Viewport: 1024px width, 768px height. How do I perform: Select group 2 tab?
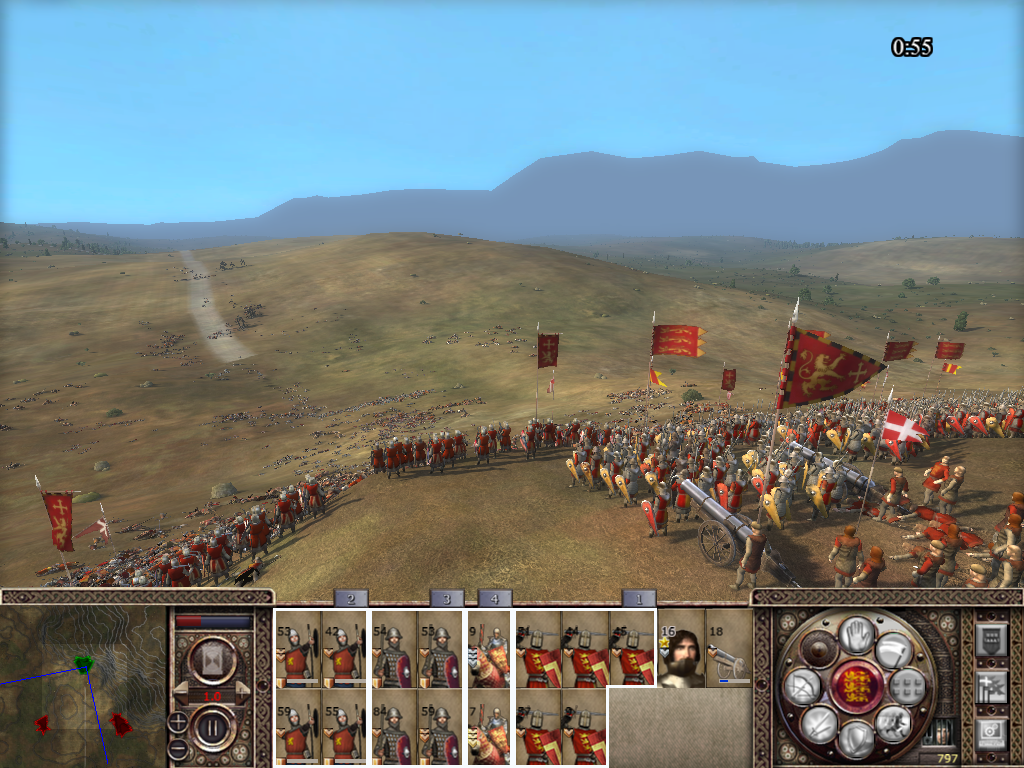(x=350, y=598)
